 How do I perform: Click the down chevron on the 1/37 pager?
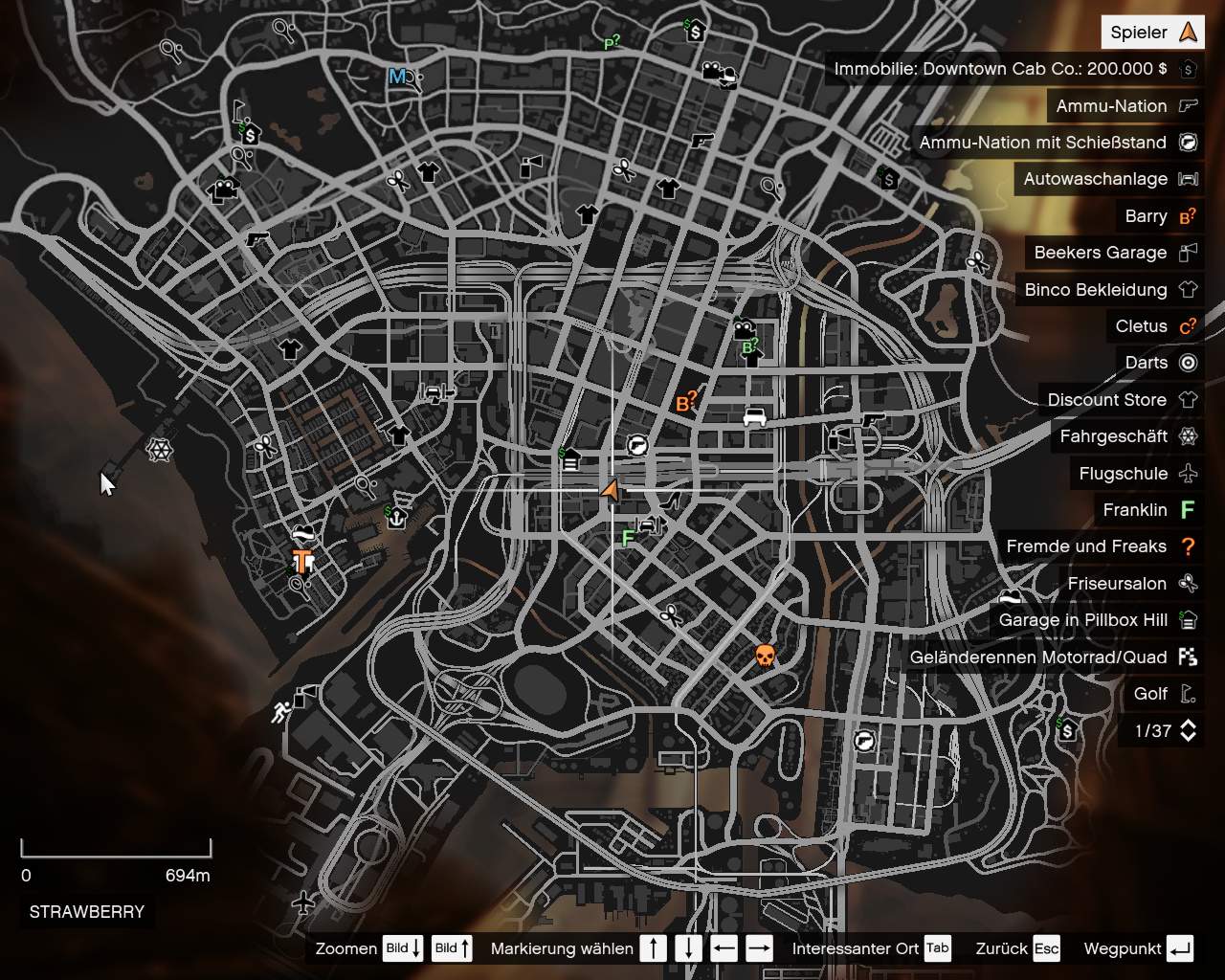pyautogui.click(x=1190, y=739)
